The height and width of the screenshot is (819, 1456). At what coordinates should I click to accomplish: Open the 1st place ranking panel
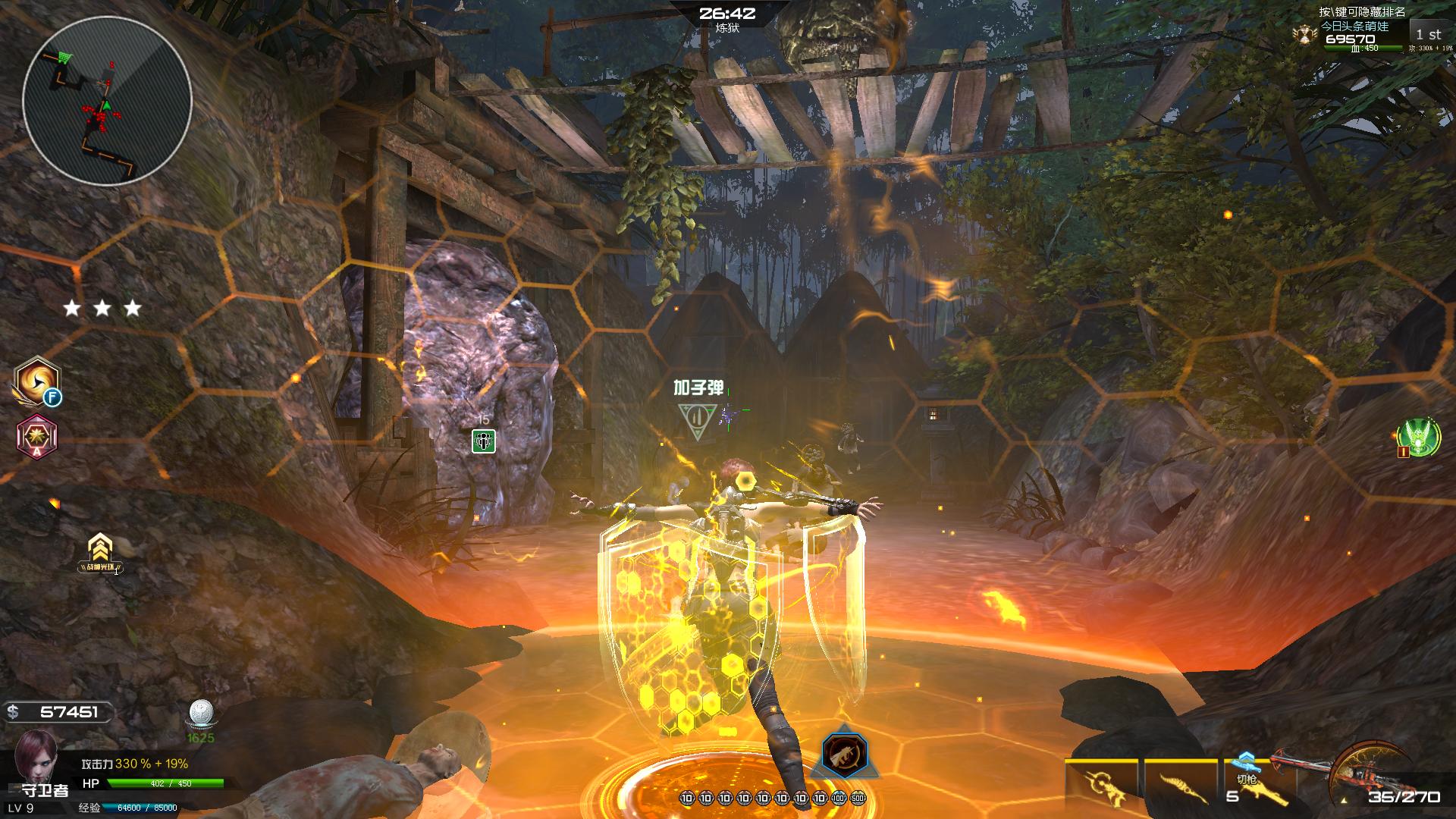[1428, 34]
